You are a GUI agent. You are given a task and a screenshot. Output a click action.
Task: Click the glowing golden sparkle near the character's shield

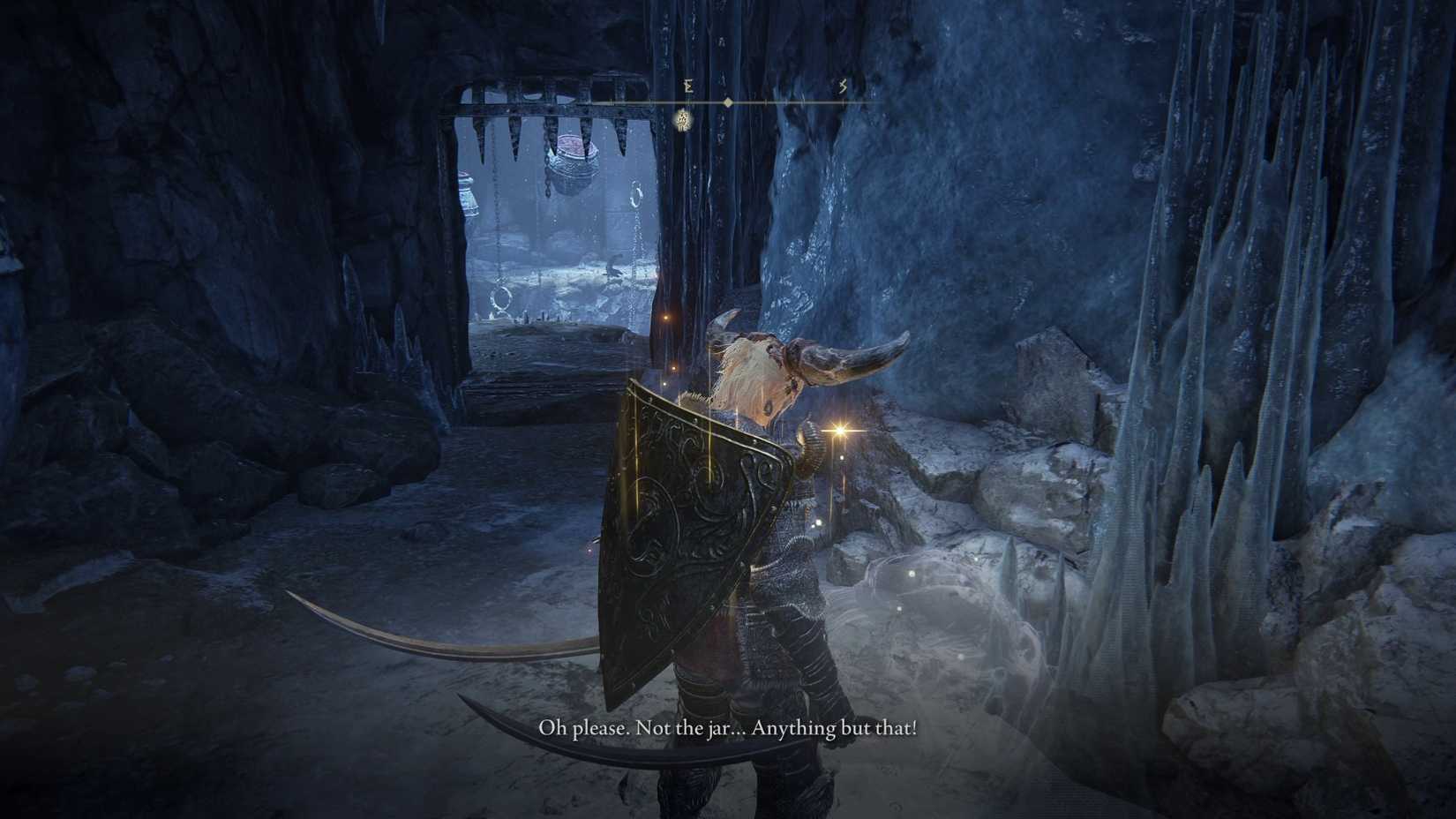[838, 432]
